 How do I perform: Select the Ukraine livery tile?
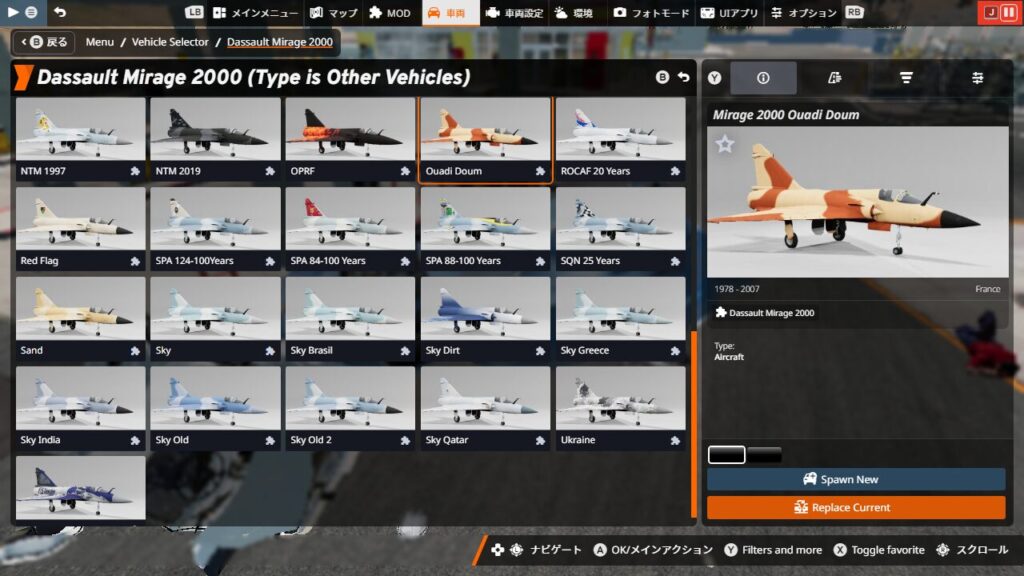[x=620, y=409]
